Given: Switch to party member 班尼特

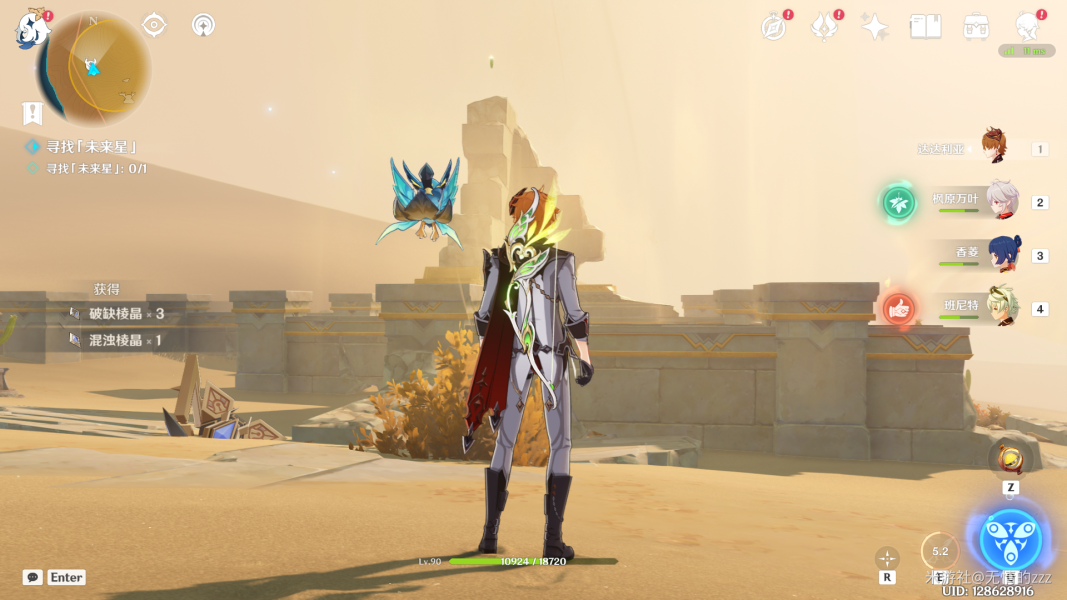Looking at the screenshot, I should coord(1003,308).
